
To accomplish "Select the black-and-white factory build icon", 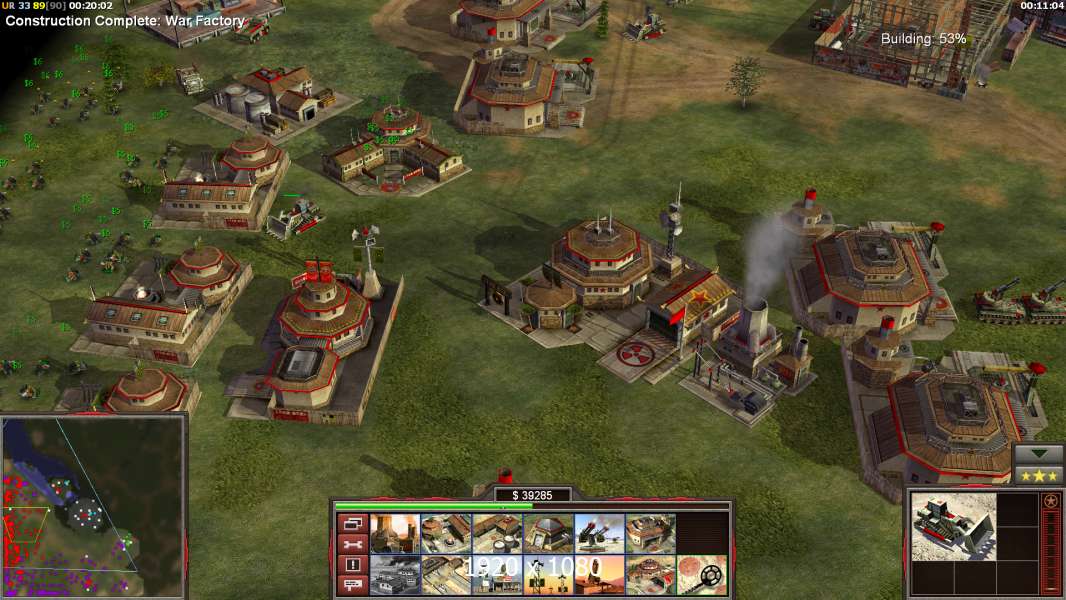I will [x=395, y=575].
